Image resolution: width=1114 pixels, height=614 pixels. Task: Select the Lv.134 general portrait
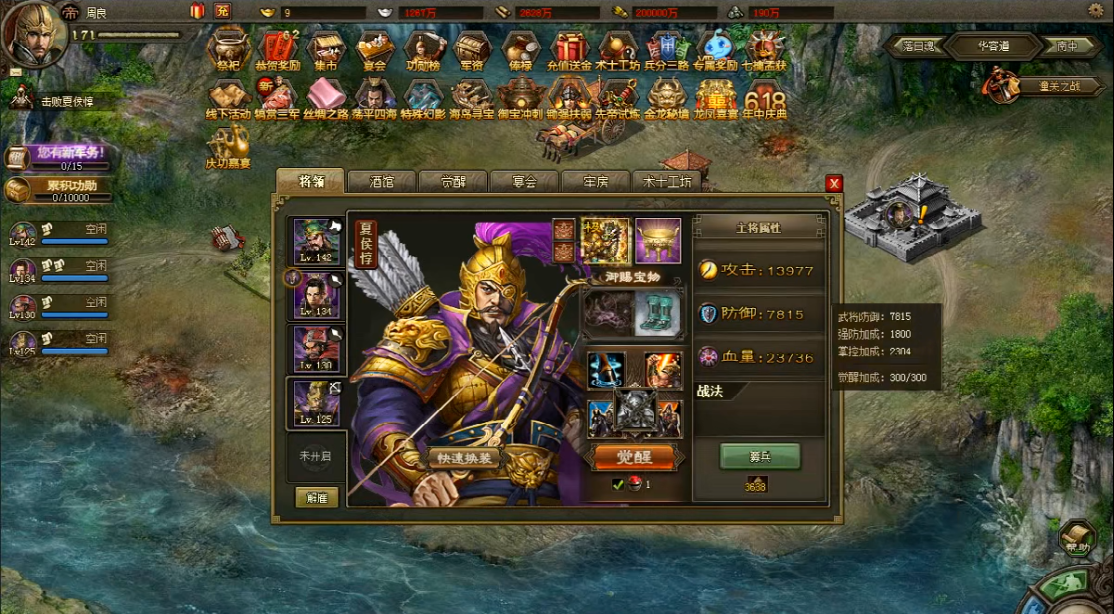(x=316, y=296)
